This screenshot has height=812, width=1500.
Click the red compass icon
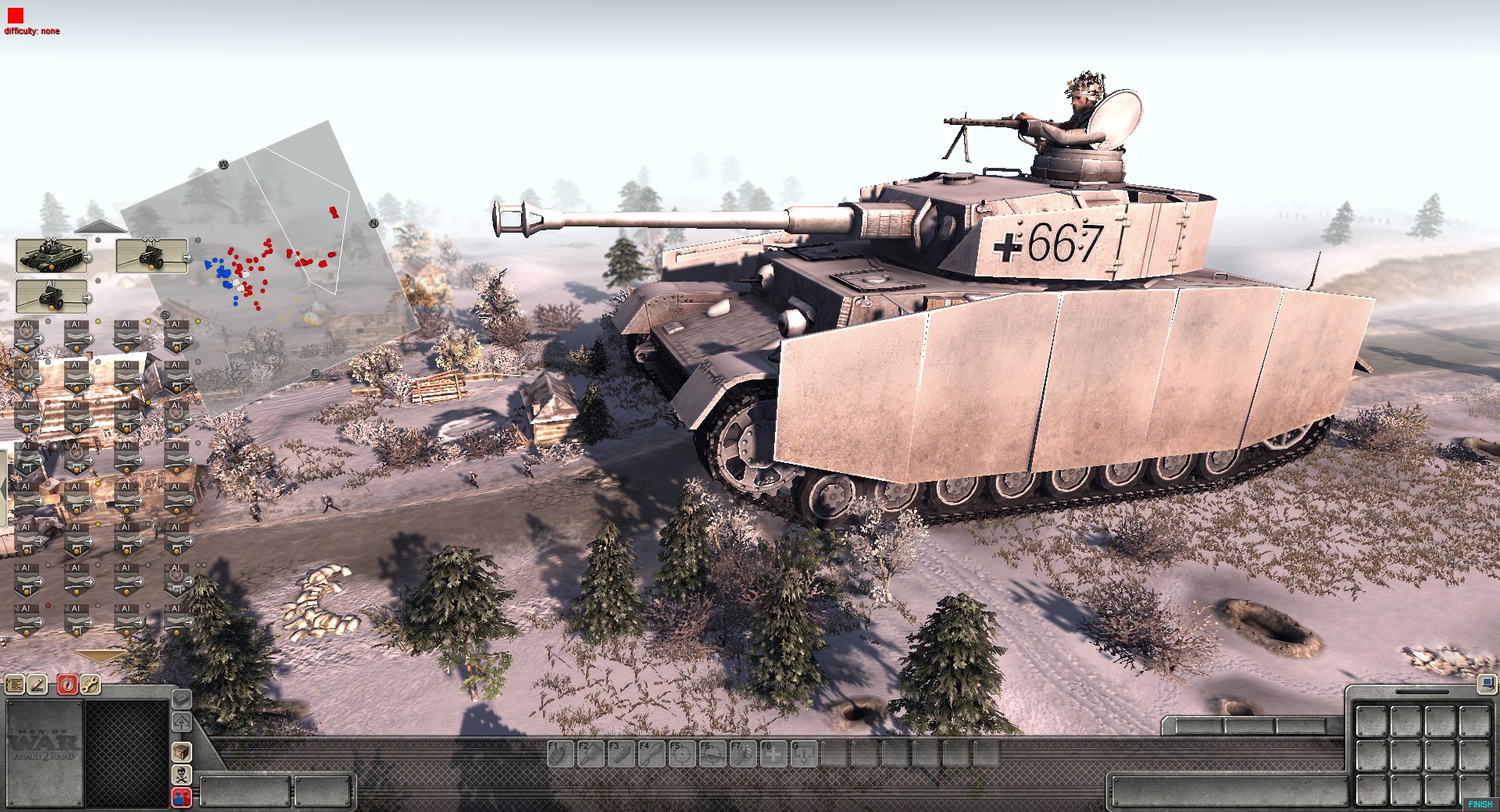(68, 686)
